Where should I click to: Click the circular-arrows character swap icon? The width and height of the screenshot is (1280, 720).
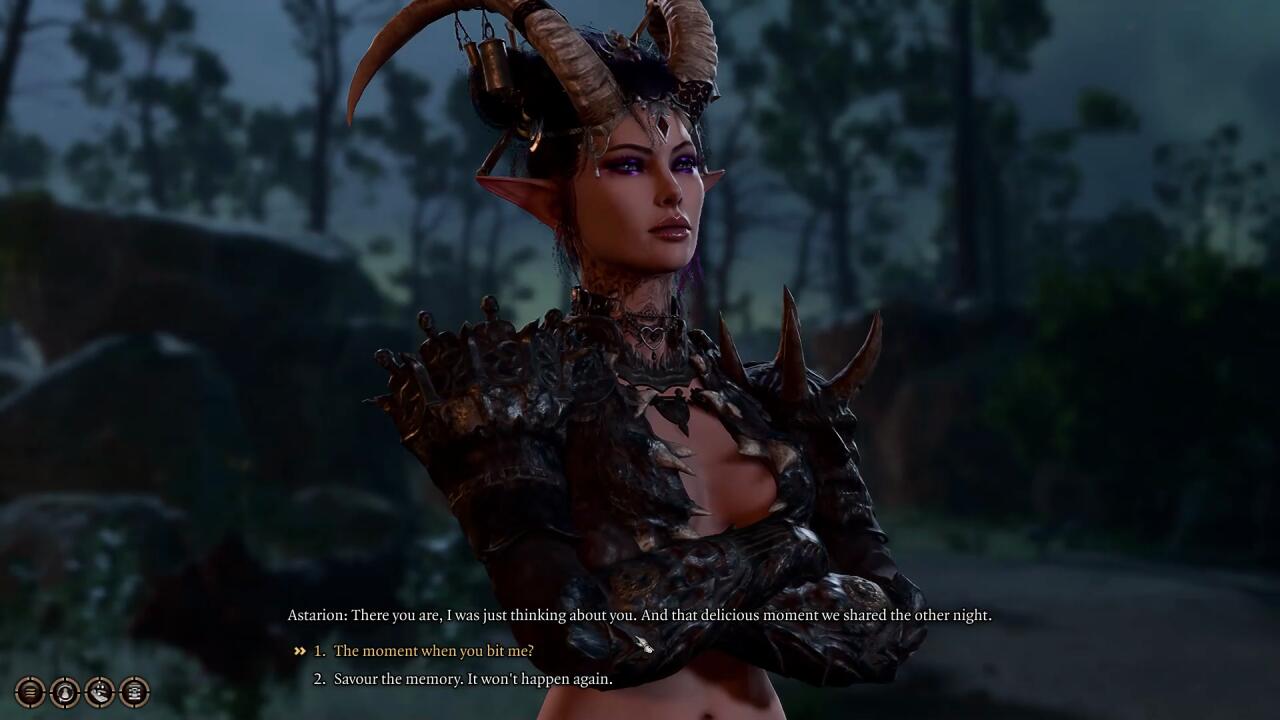click(x=65, y=691)
